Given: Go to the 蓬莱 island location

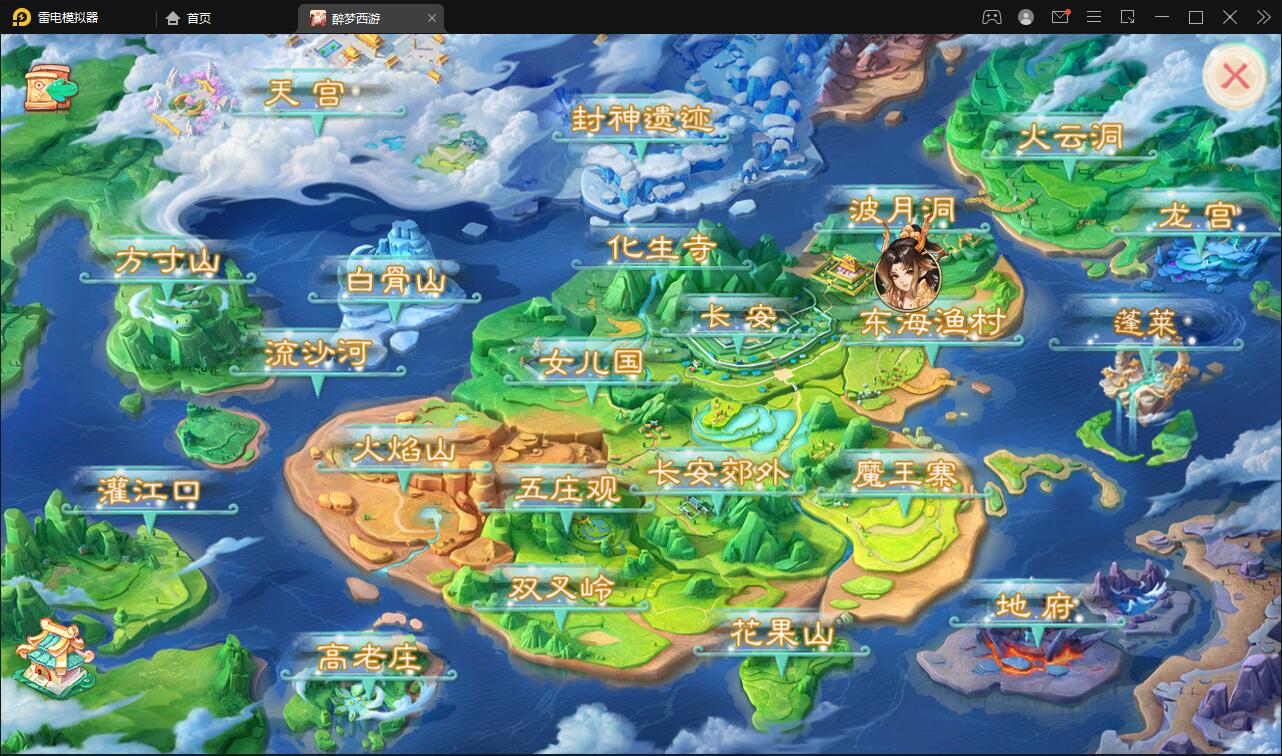Looking at the screenshot, I should click(1145, 324).
